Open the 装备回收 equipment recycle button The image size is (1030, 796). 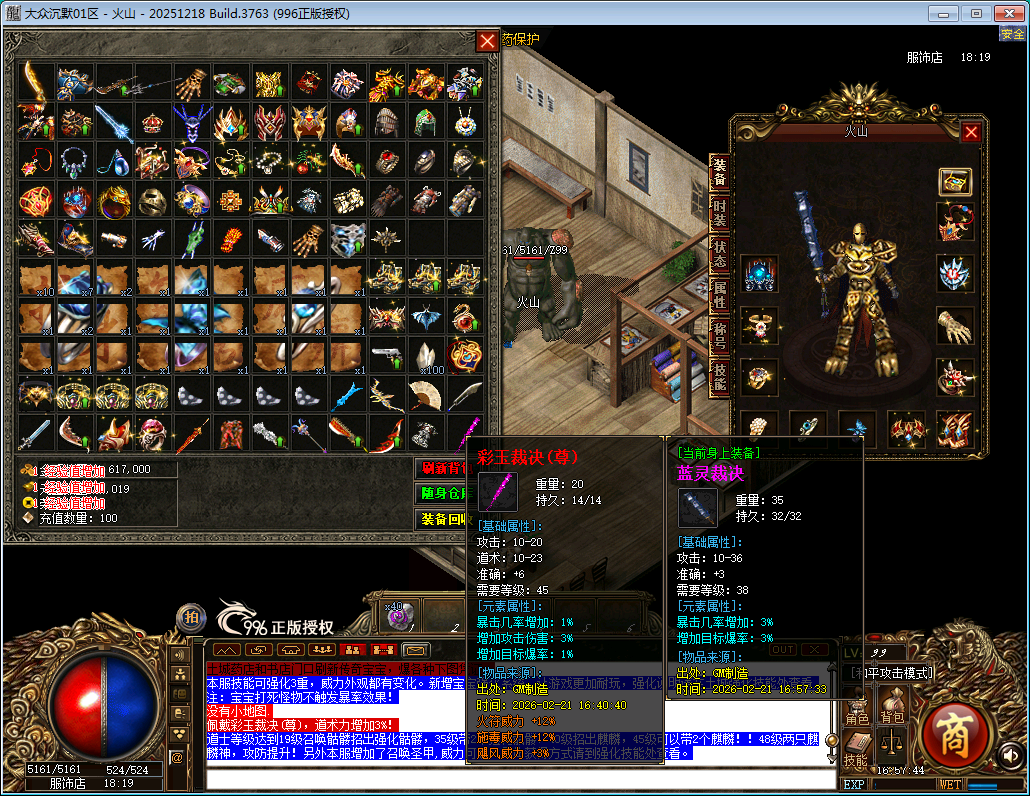(445, 520)
